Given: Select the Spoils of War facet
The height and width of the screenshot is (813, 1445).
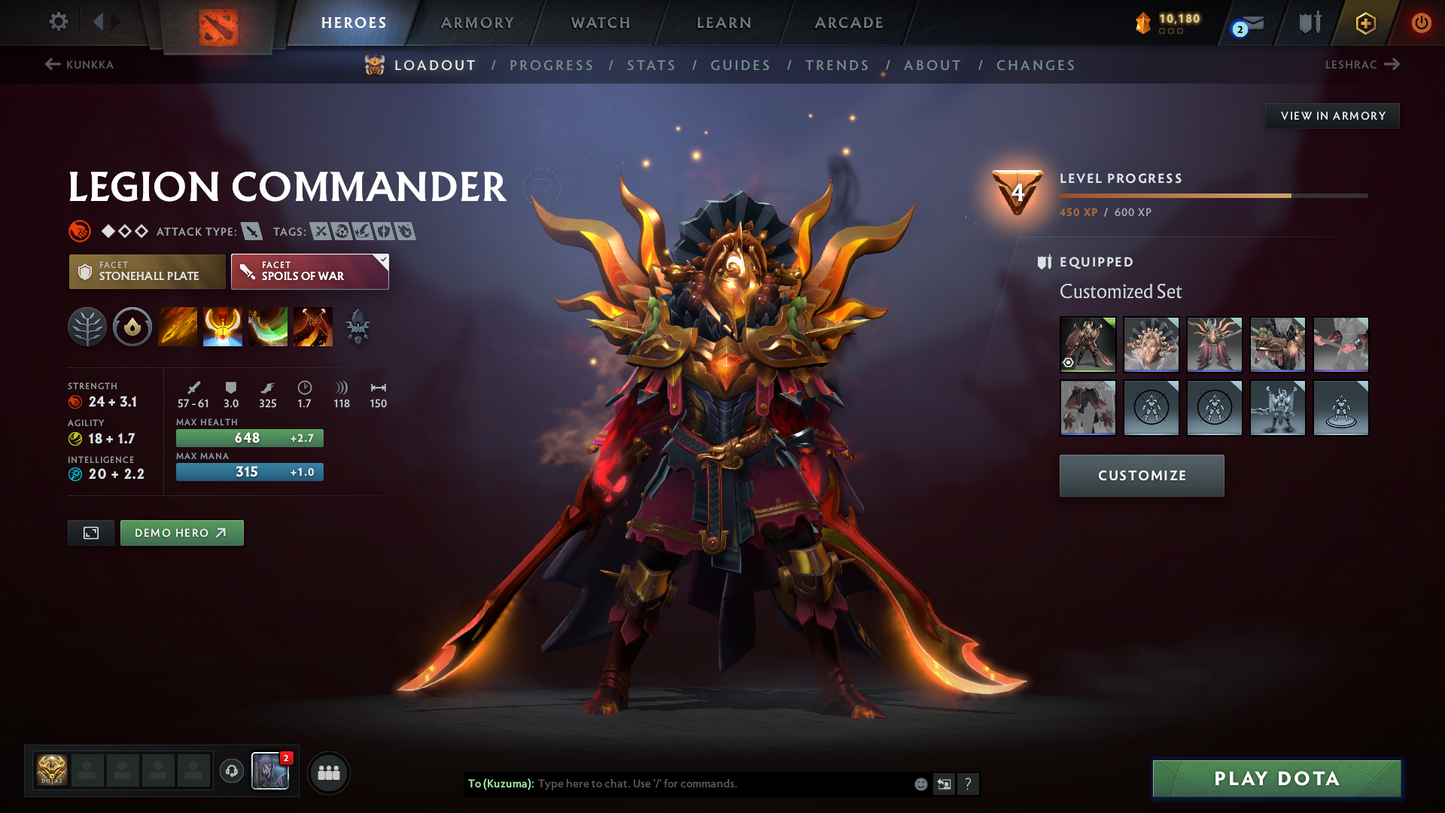Looking at the screenshot, I should click(x=309, y=271).
